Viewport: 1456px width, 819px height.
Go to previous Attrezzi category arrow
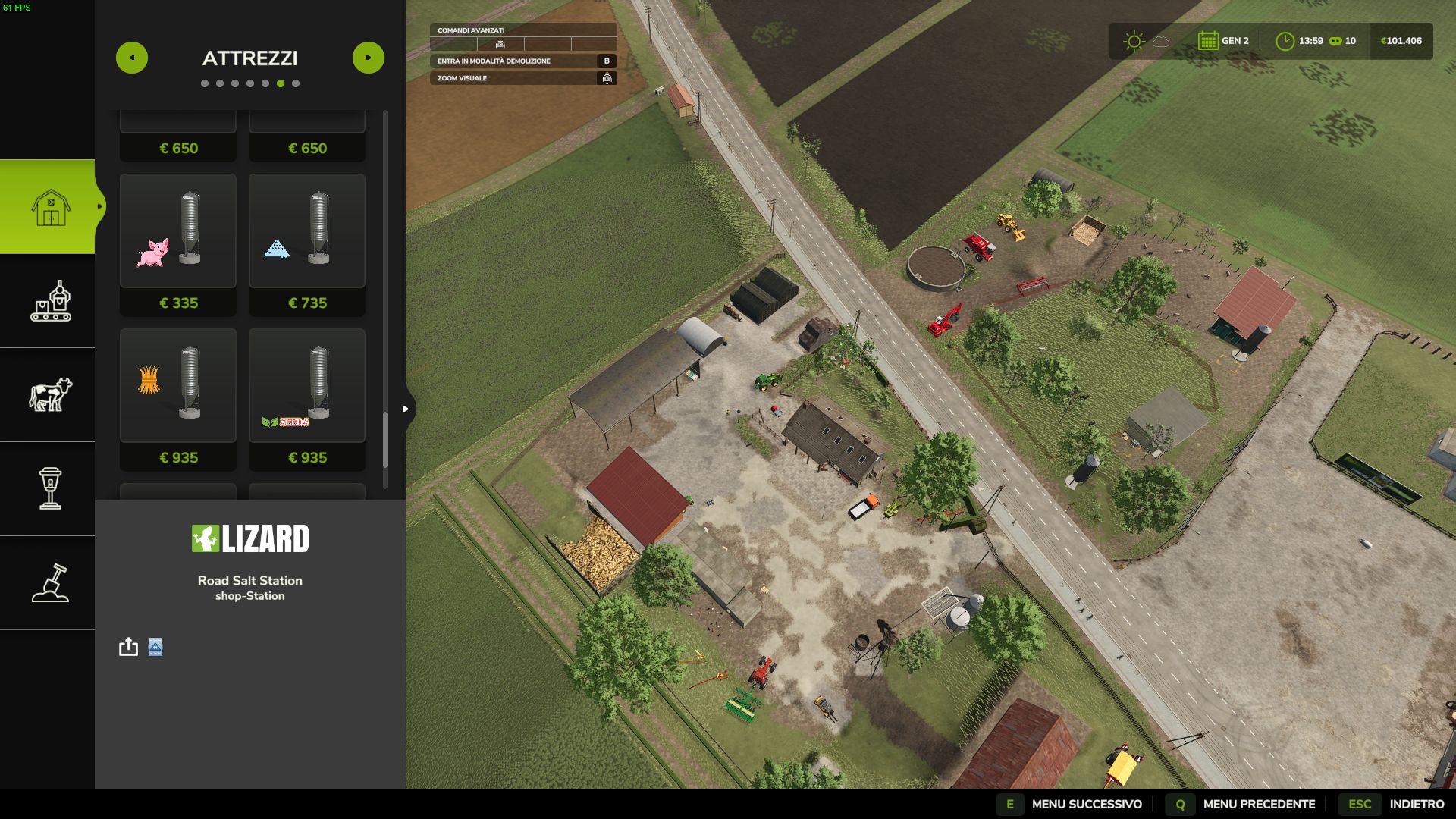132,58
